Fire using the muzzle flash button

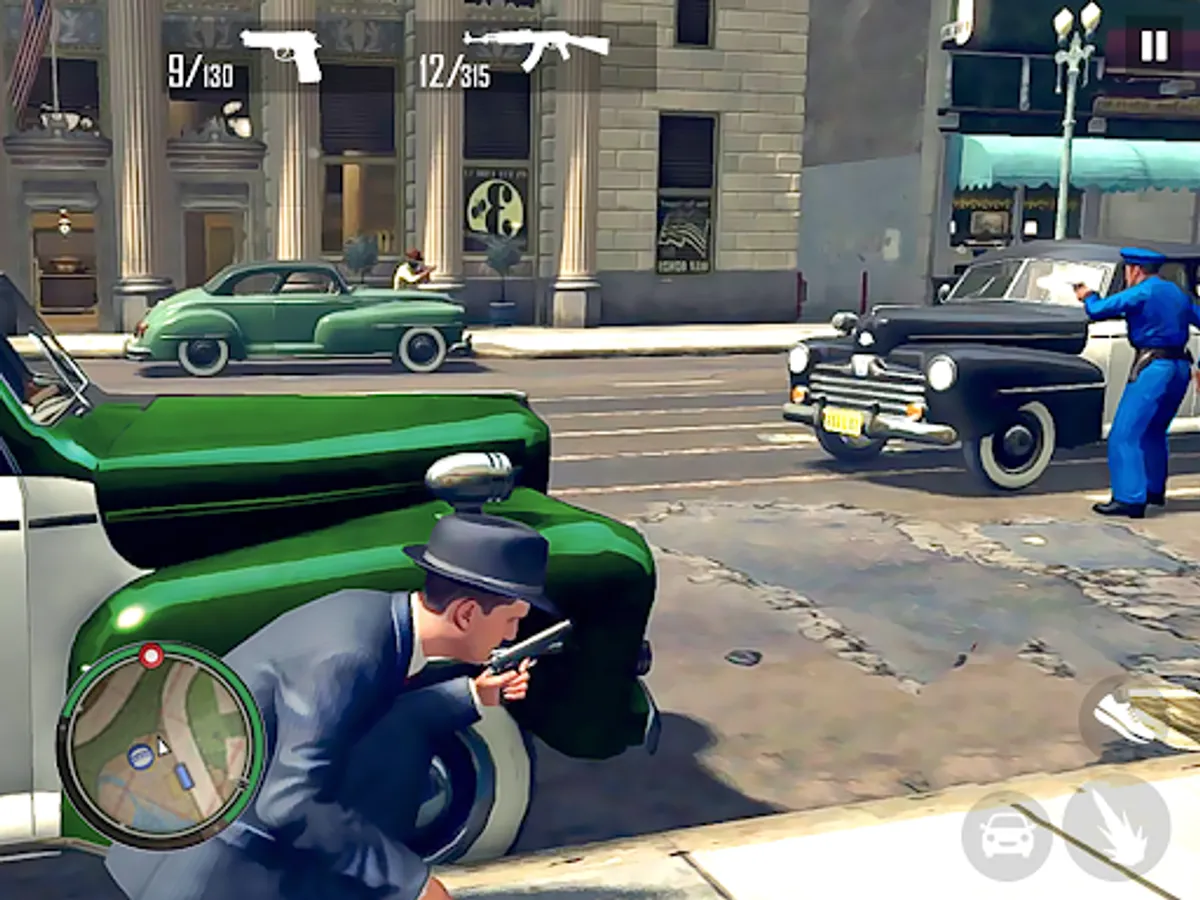1116,828
